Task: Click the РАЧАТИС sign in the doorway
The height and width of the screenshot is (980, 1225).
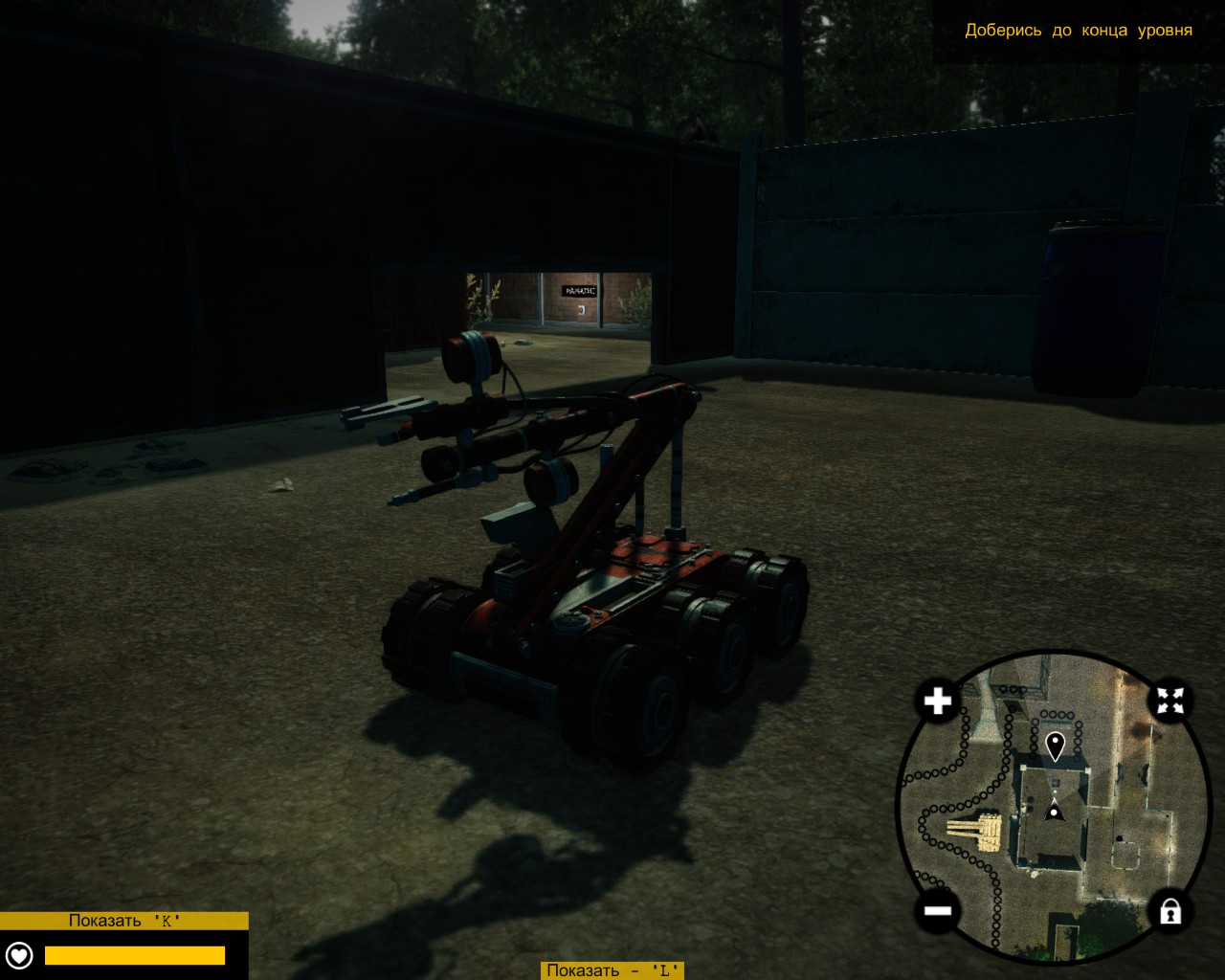Action: coord(579,288)
